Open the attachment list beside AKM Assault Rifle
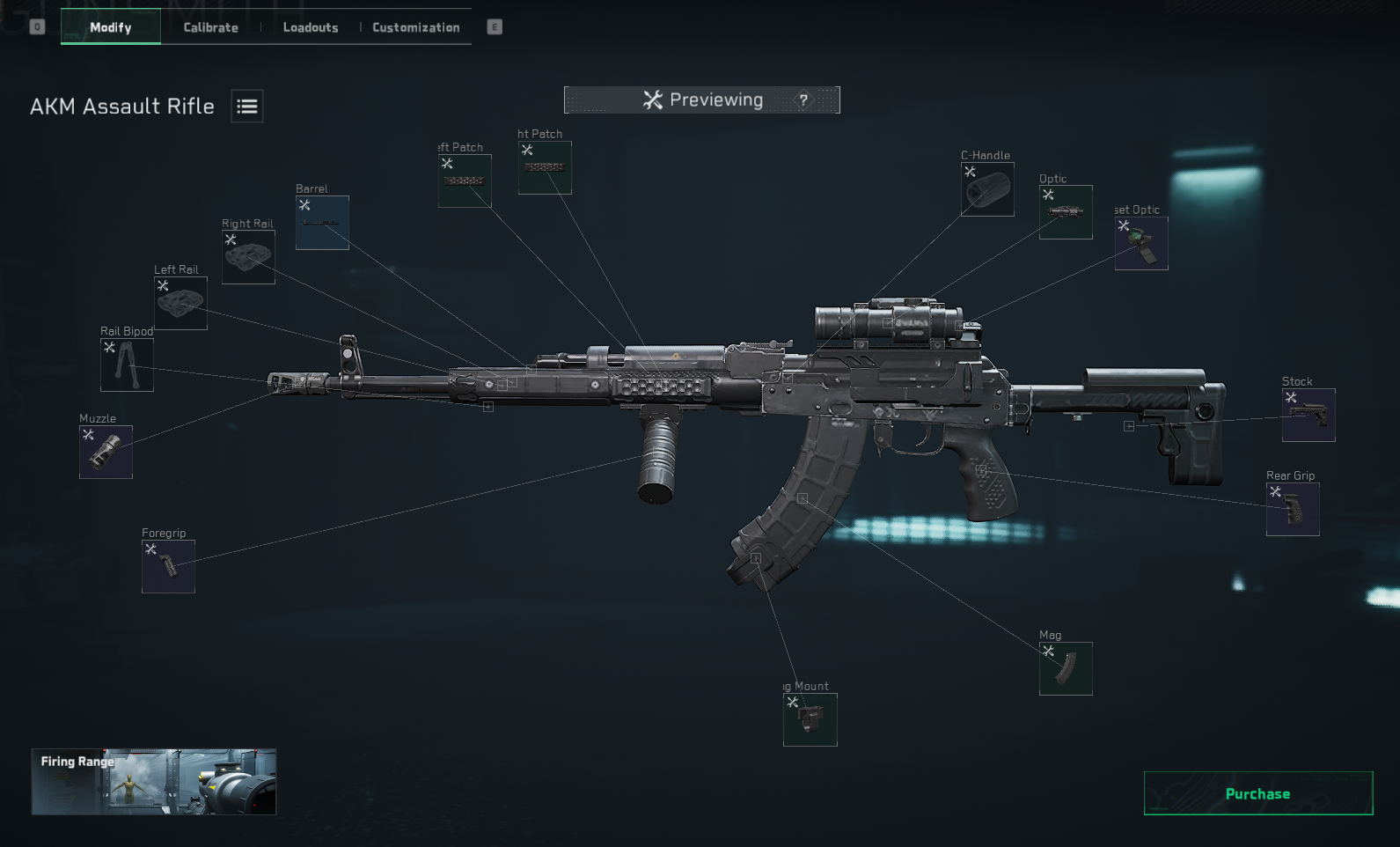 [247, 107]
